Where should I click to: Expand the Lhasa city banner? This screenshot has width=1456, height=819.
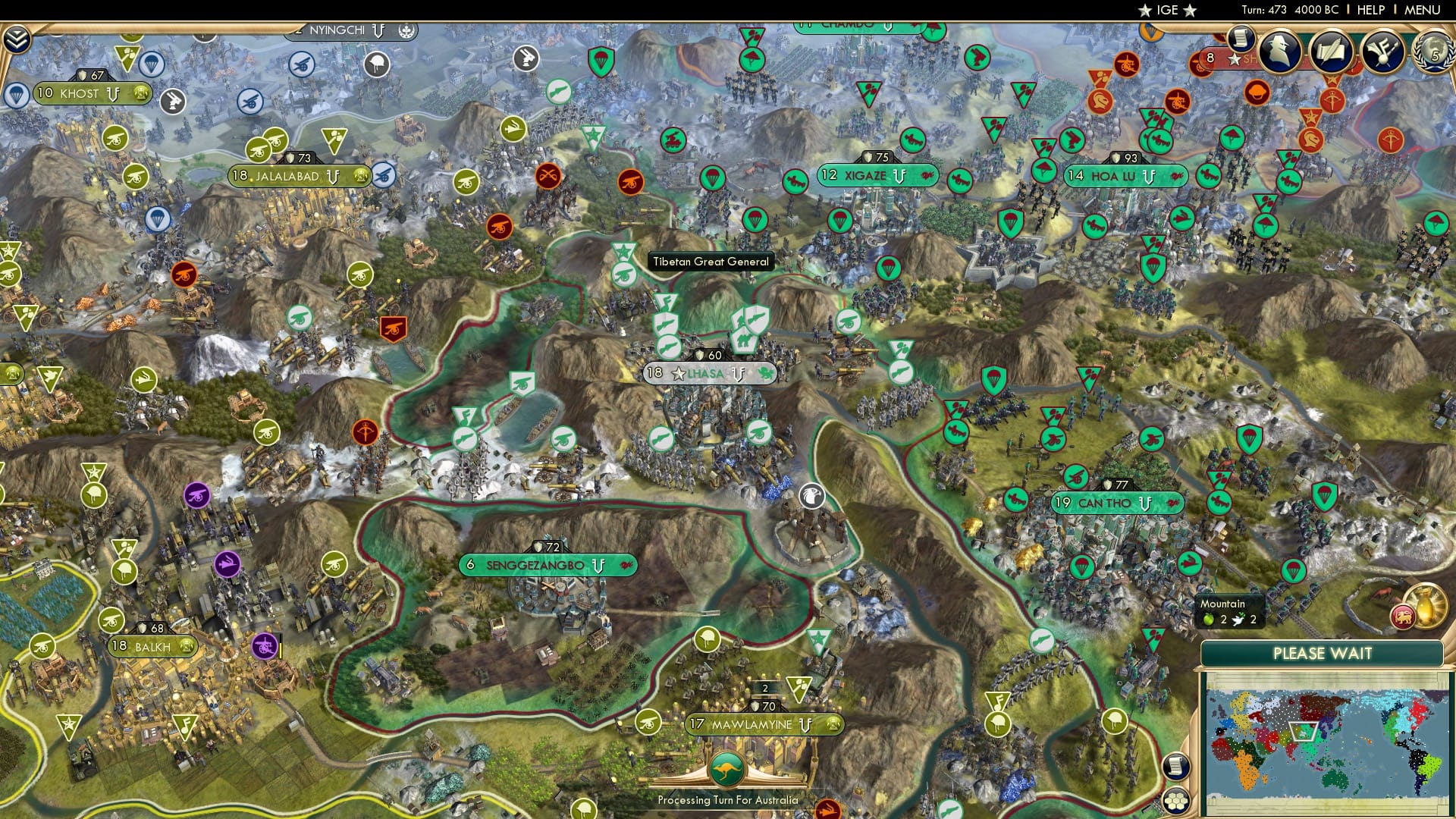click(x=708, y=372)
